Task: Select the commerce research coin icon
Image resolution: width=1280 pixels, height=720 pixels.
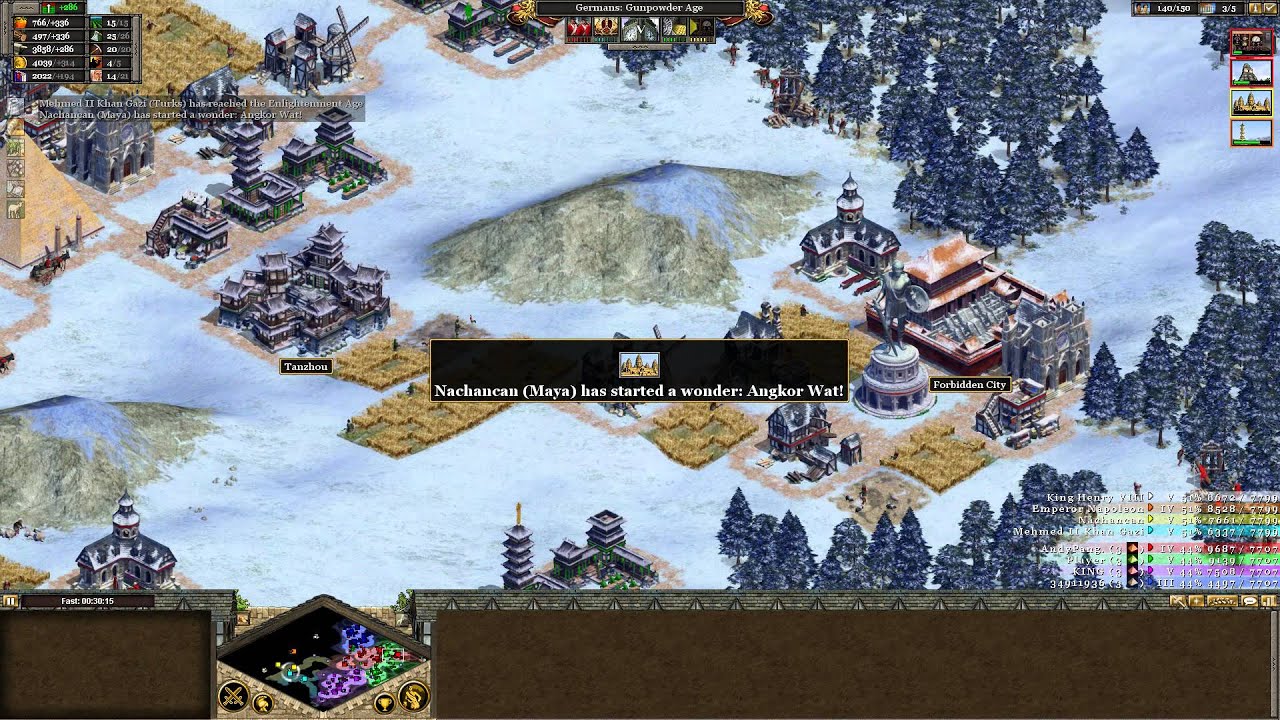Action: click(x=675, y=29)
